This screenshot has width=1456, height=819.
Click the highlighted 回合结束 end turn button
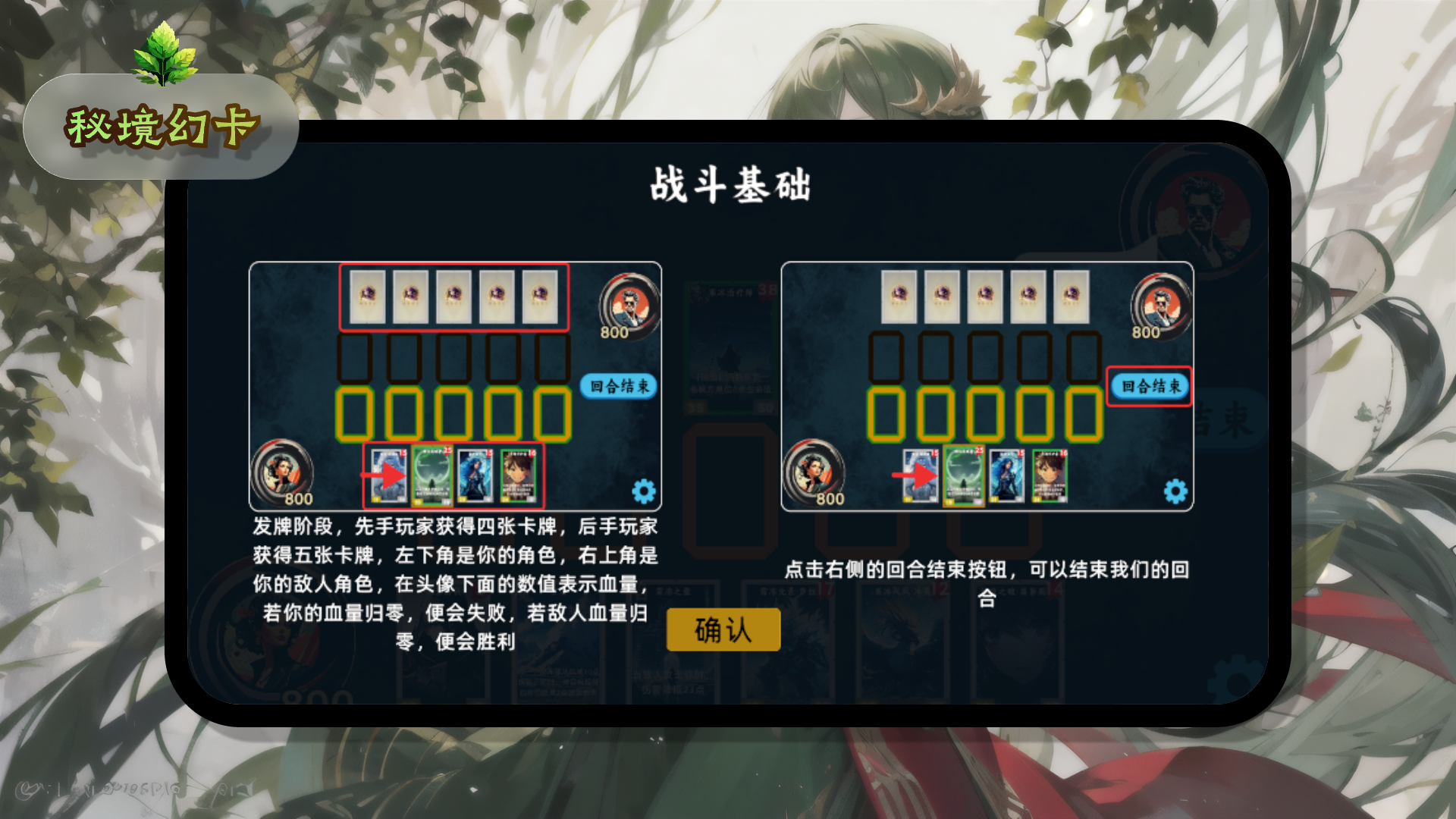(x=1150, y=386)
